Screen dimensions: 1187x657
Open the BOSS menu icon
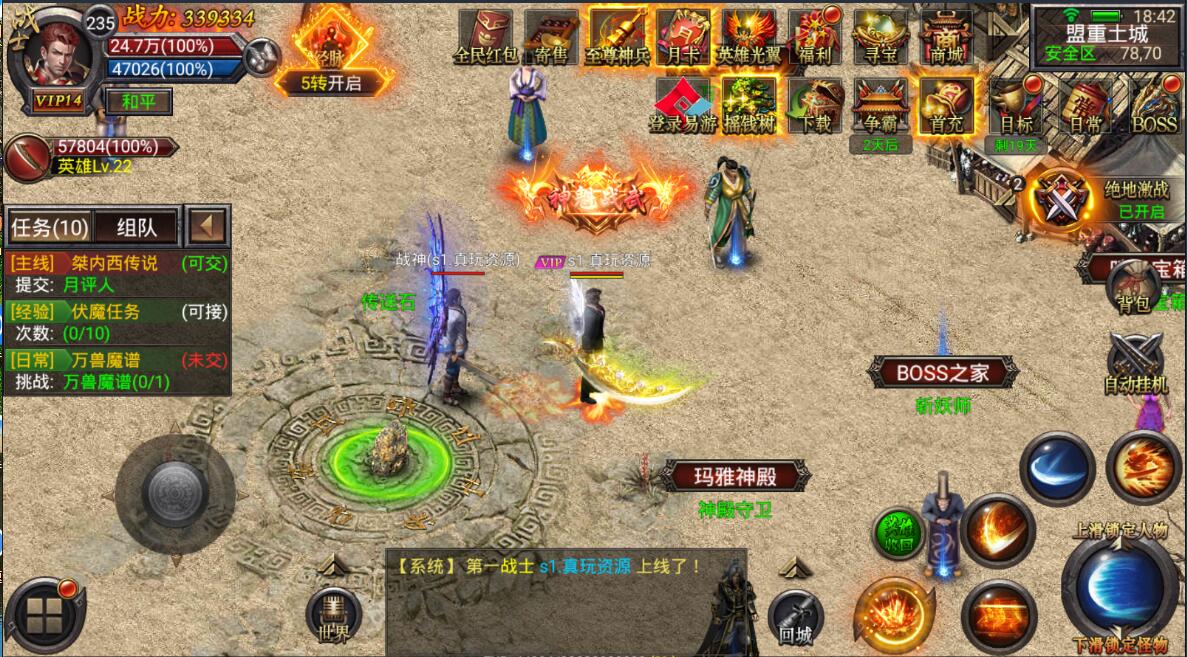[x=1155, y=106]
